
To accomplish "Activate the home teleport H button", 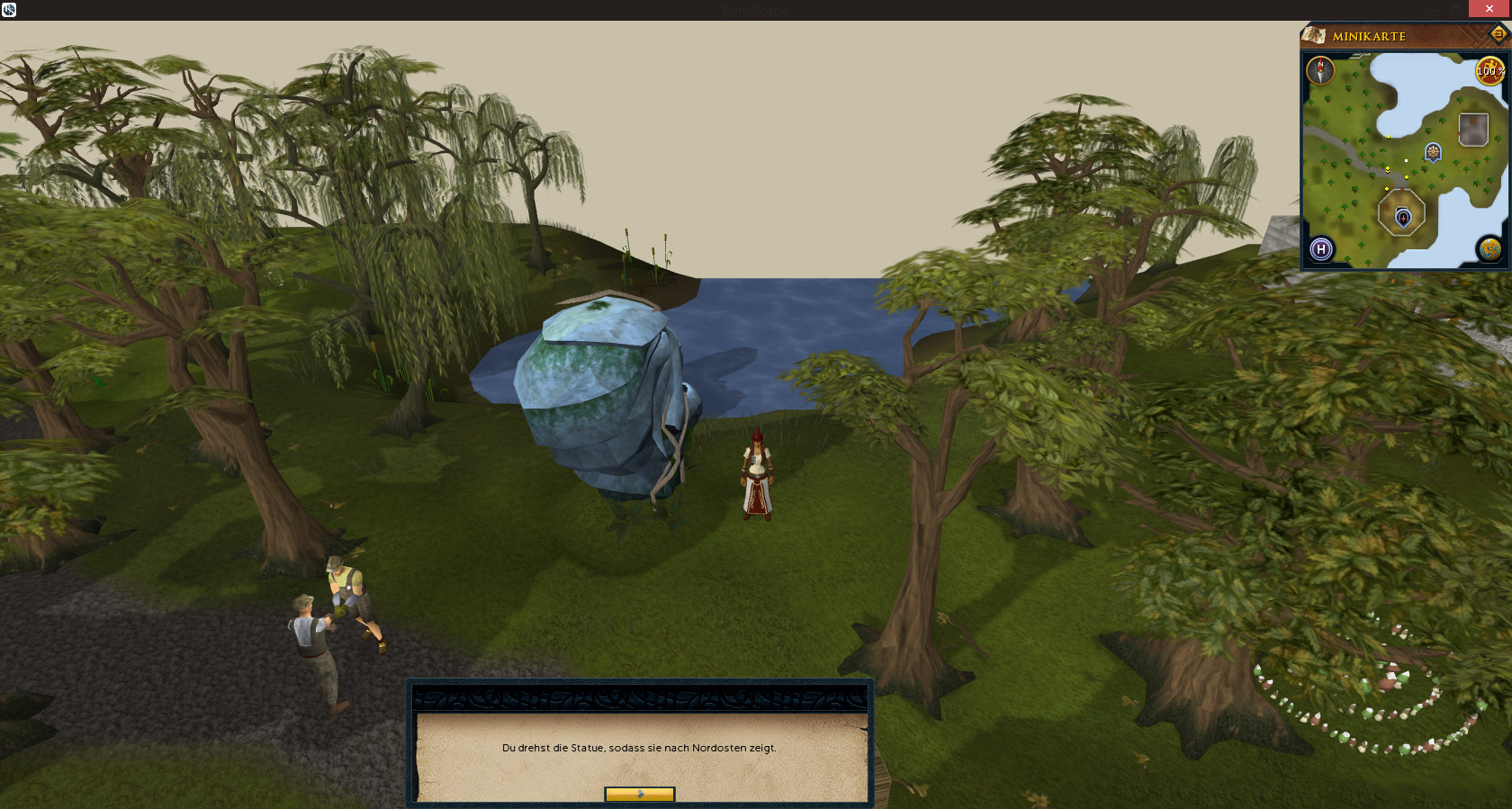I will pos(1321,249).
